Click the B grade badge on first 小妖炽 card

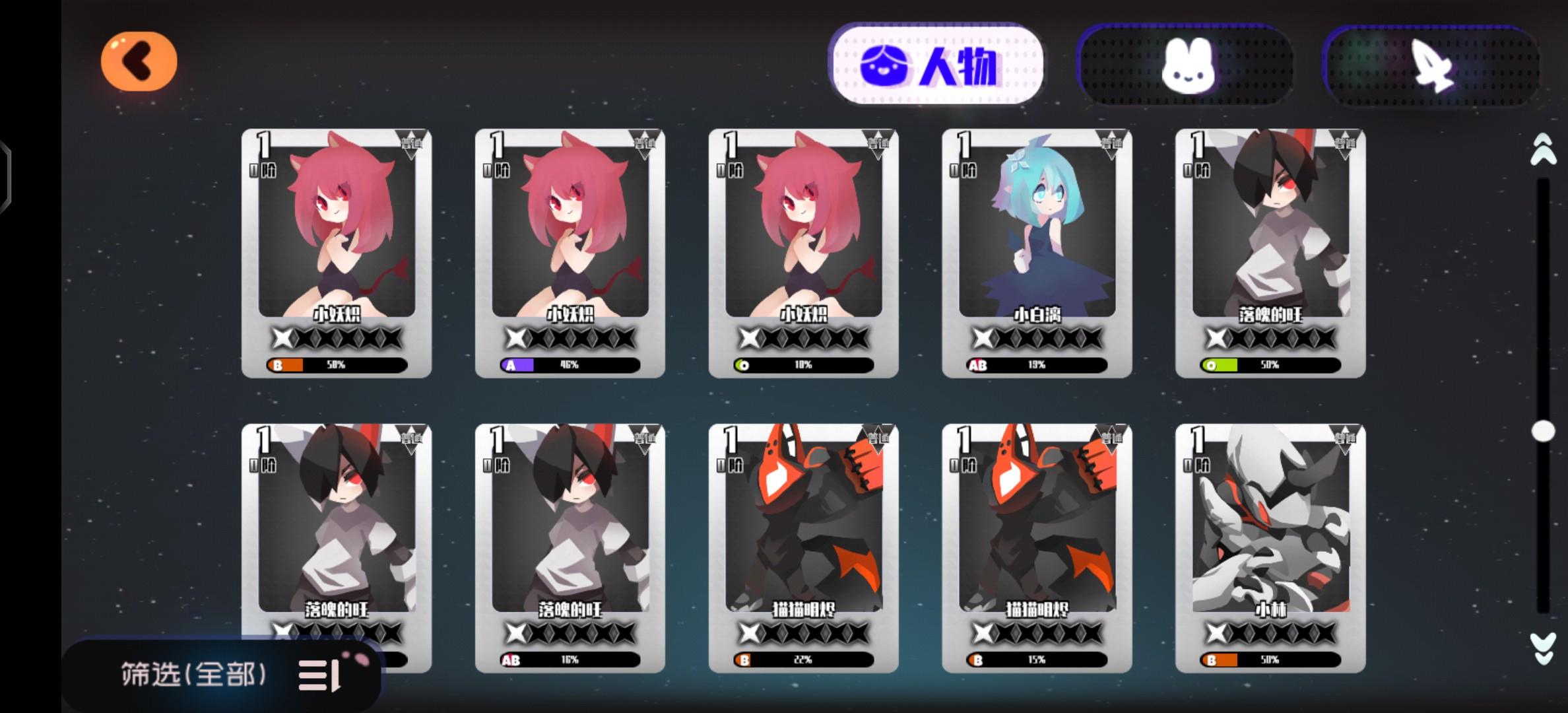[277, 364]
